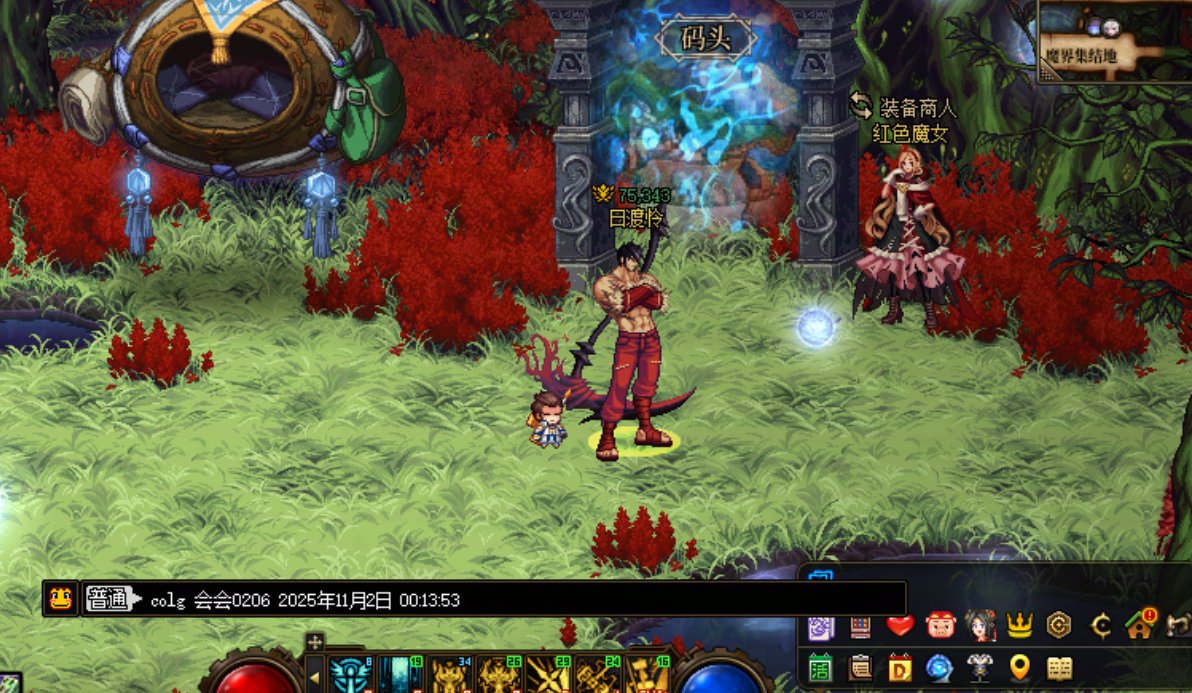Image resolution: width=1192 pixels, height=693 pixels.
Task: Open the red heart icon menu
Action: [900, 626]
